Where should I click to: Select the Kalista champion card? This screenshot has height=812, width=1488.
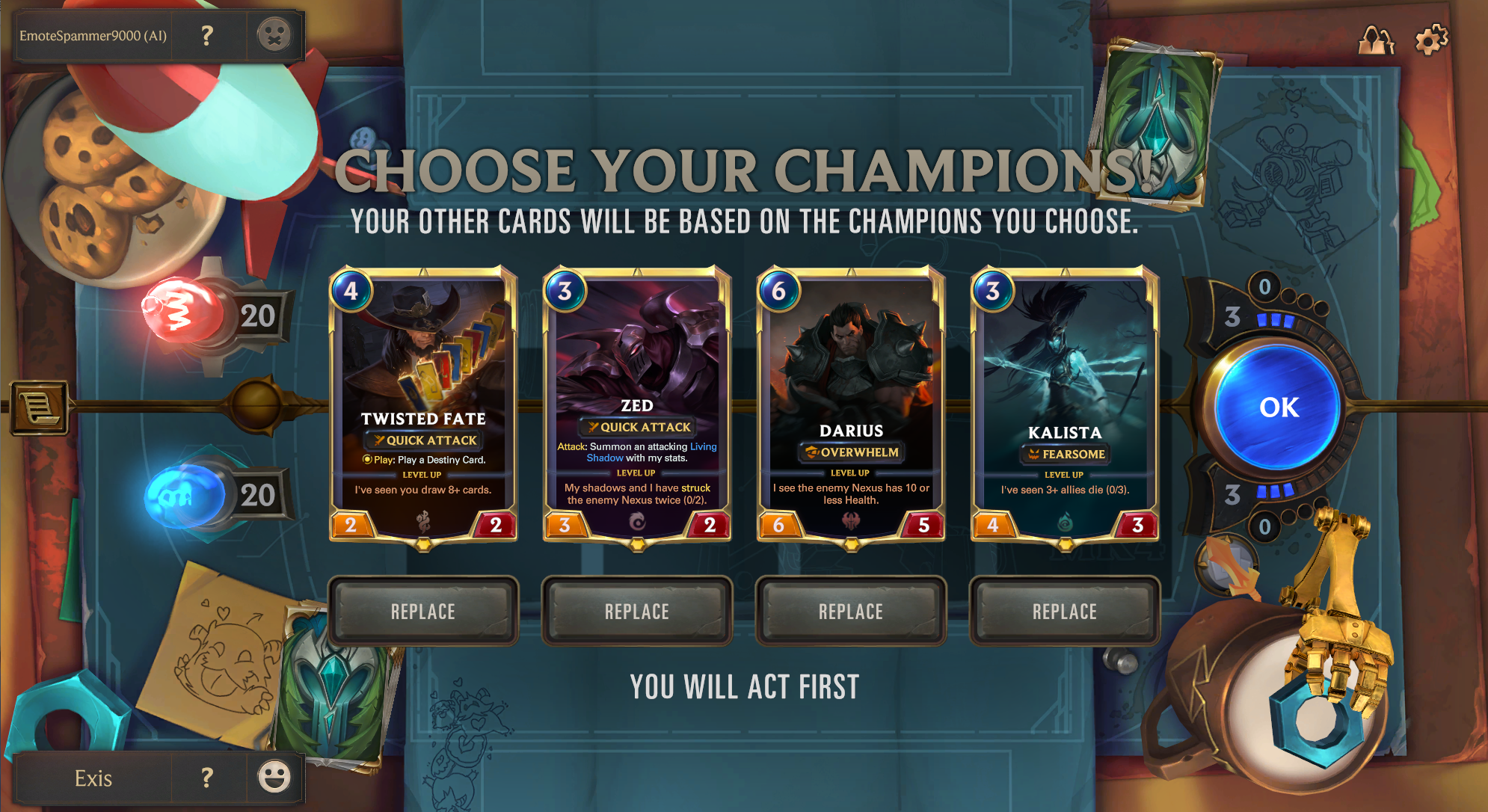[1065, 404]
